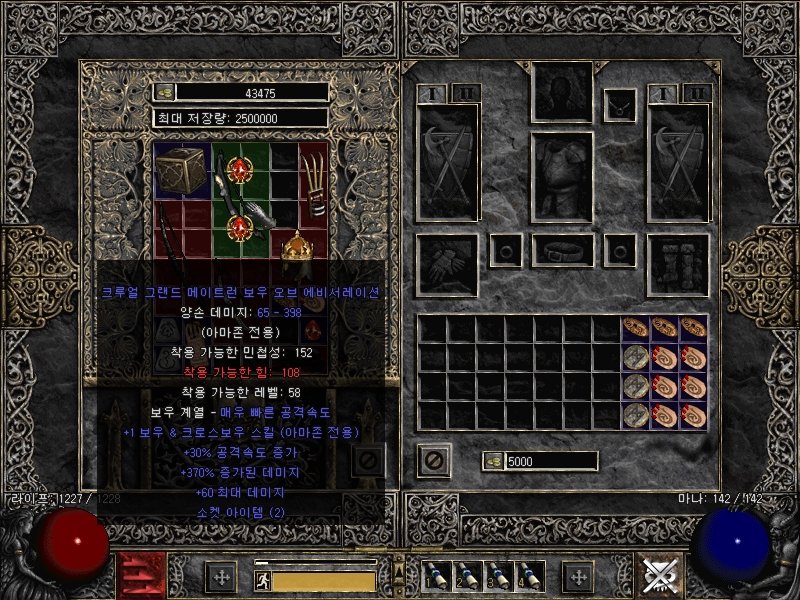Image resolution: width=800 pixels, height=600 pixels.
Task: Select the golden crown in the stash
Action: click(x=296, y=246)
